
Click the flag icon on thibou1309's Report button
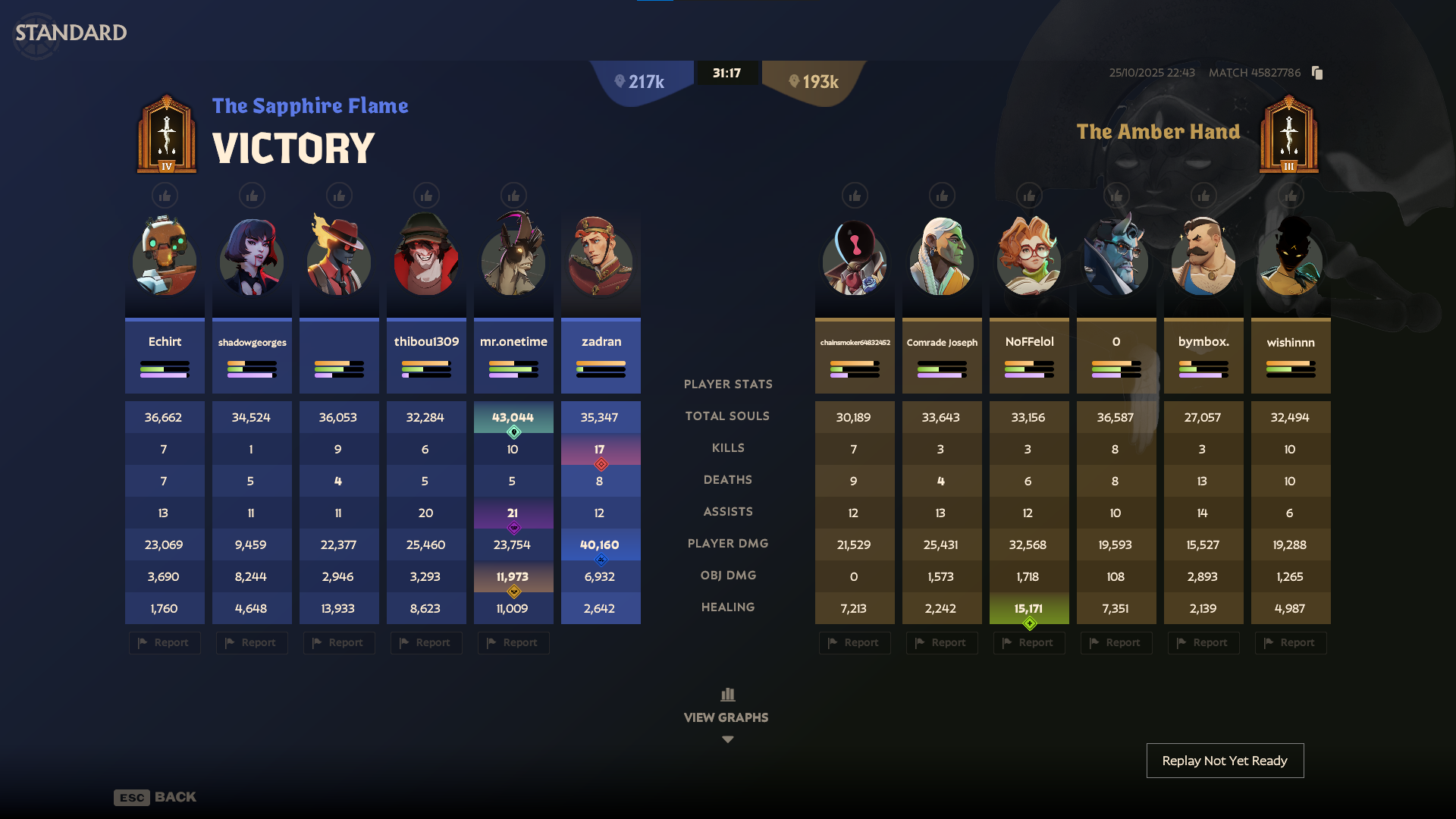[405, 642]
